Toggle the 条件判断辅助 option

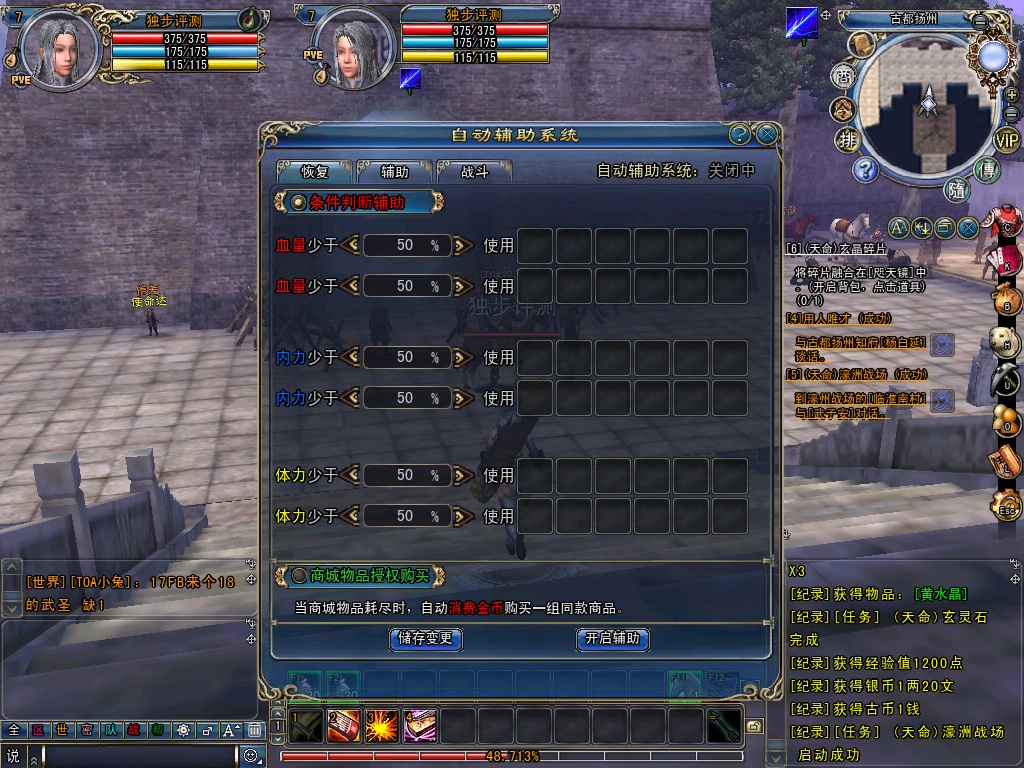(298, 203)
